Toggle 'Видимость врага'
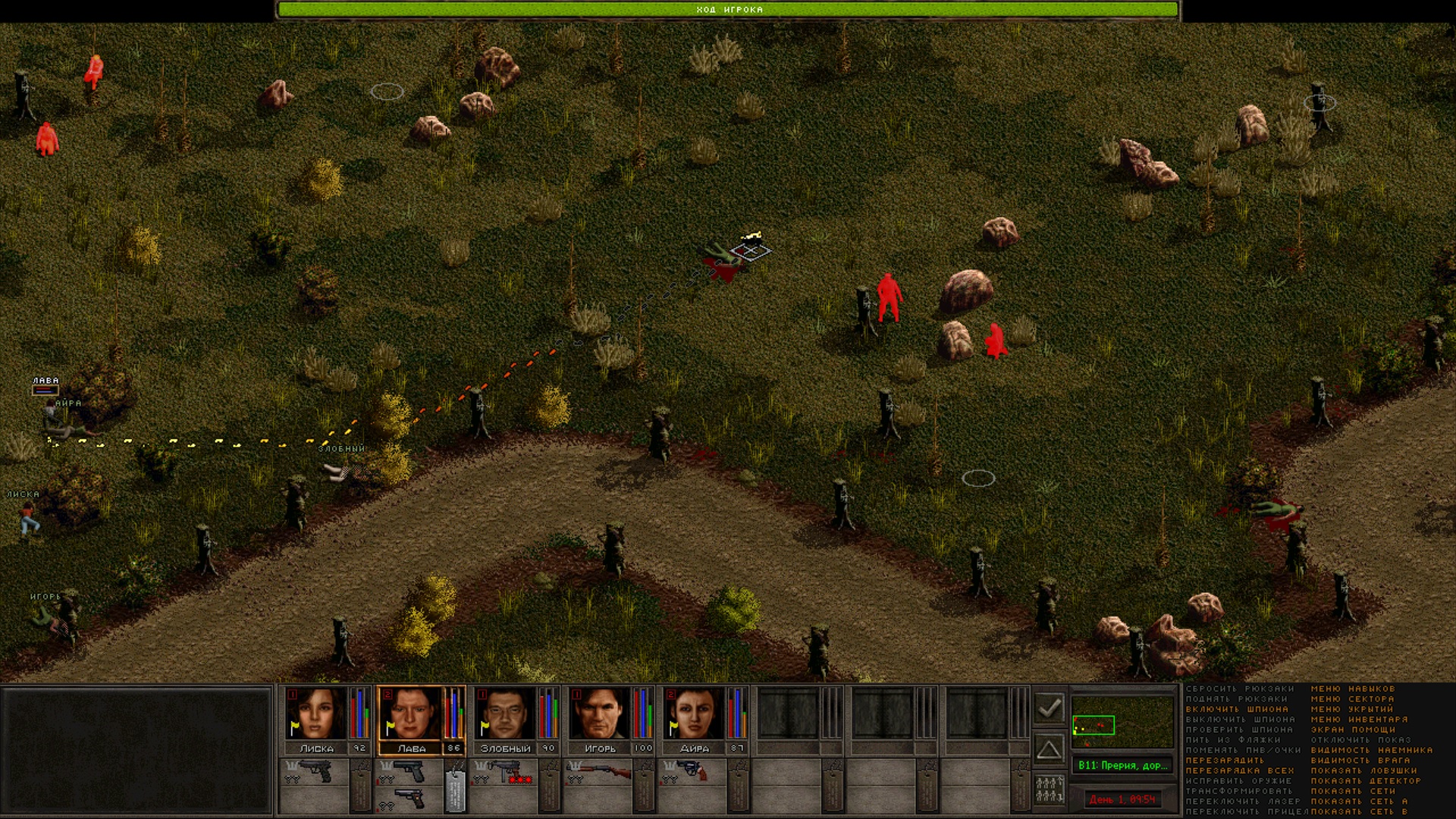 click(x=1360, y=760)
